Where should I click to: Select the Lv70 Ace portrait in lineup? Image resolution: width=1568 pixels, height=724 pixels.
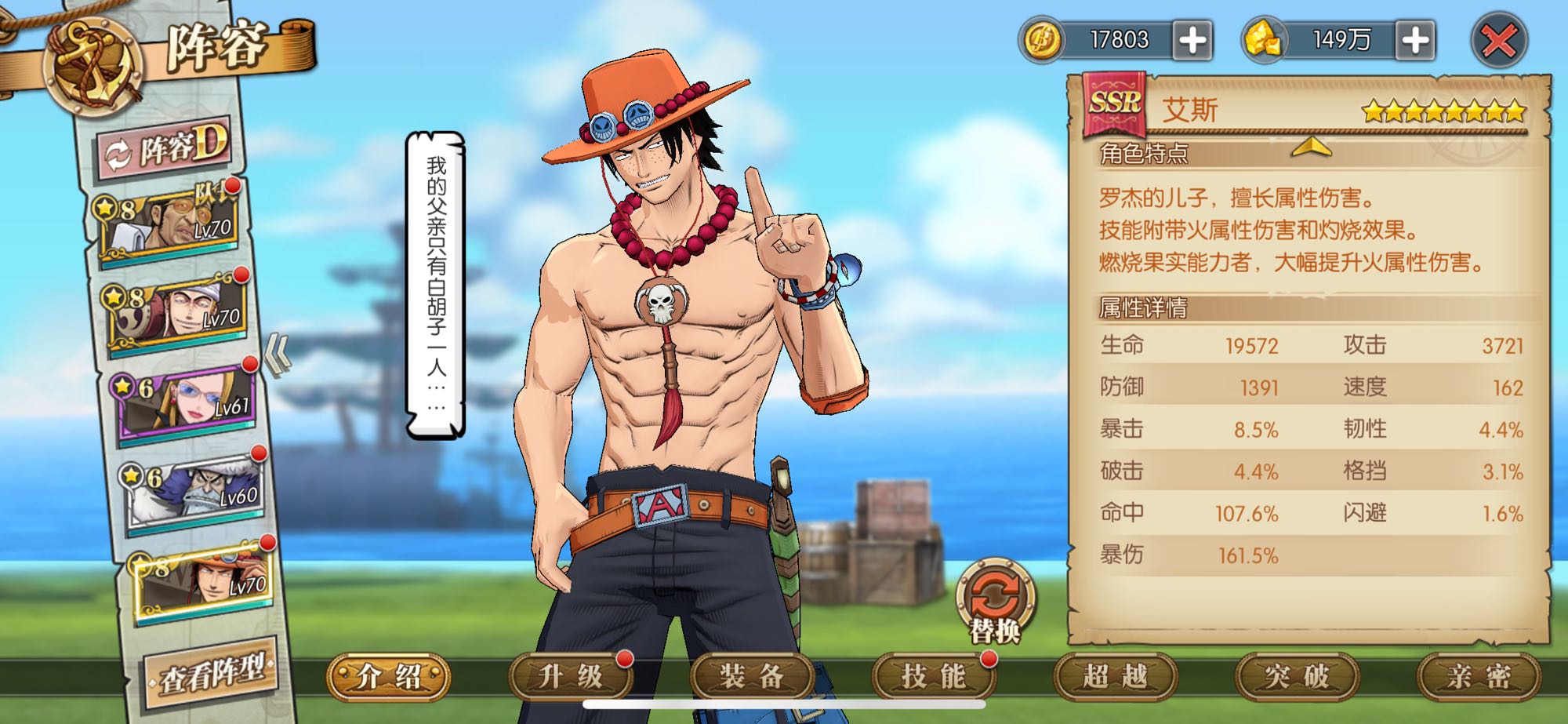(205, 581)
